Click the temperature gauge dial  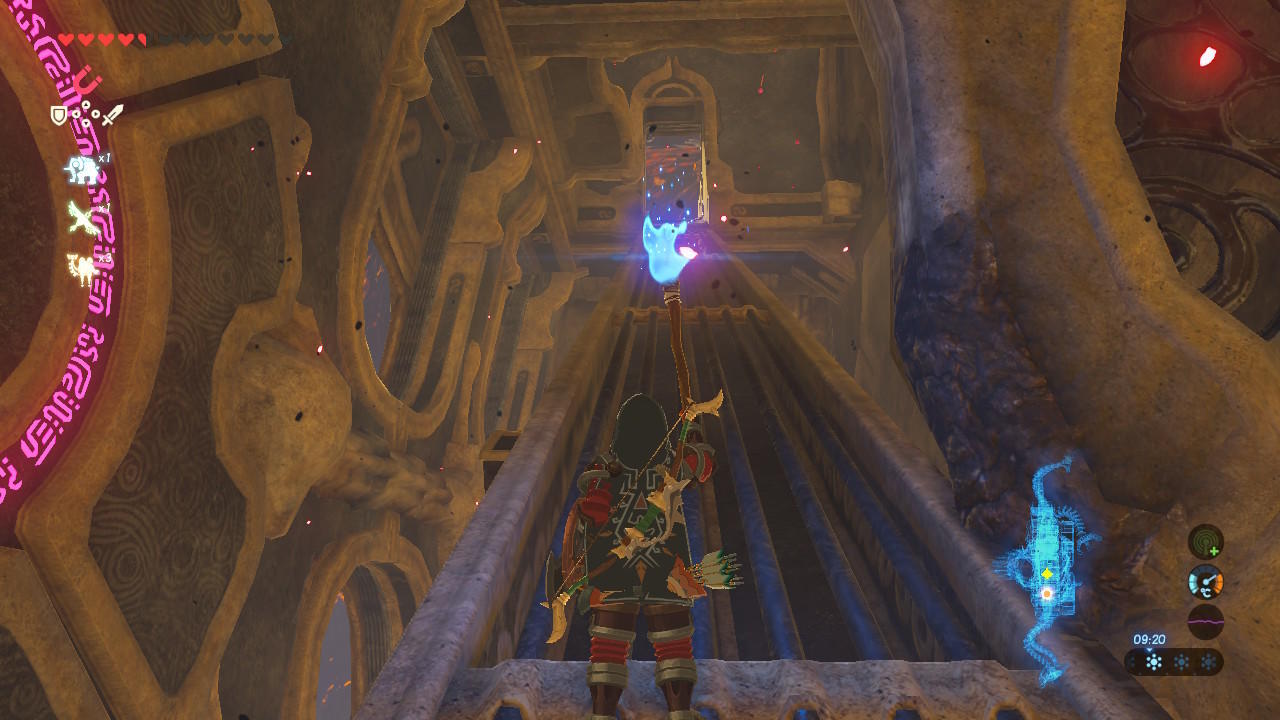(1205, 582)
